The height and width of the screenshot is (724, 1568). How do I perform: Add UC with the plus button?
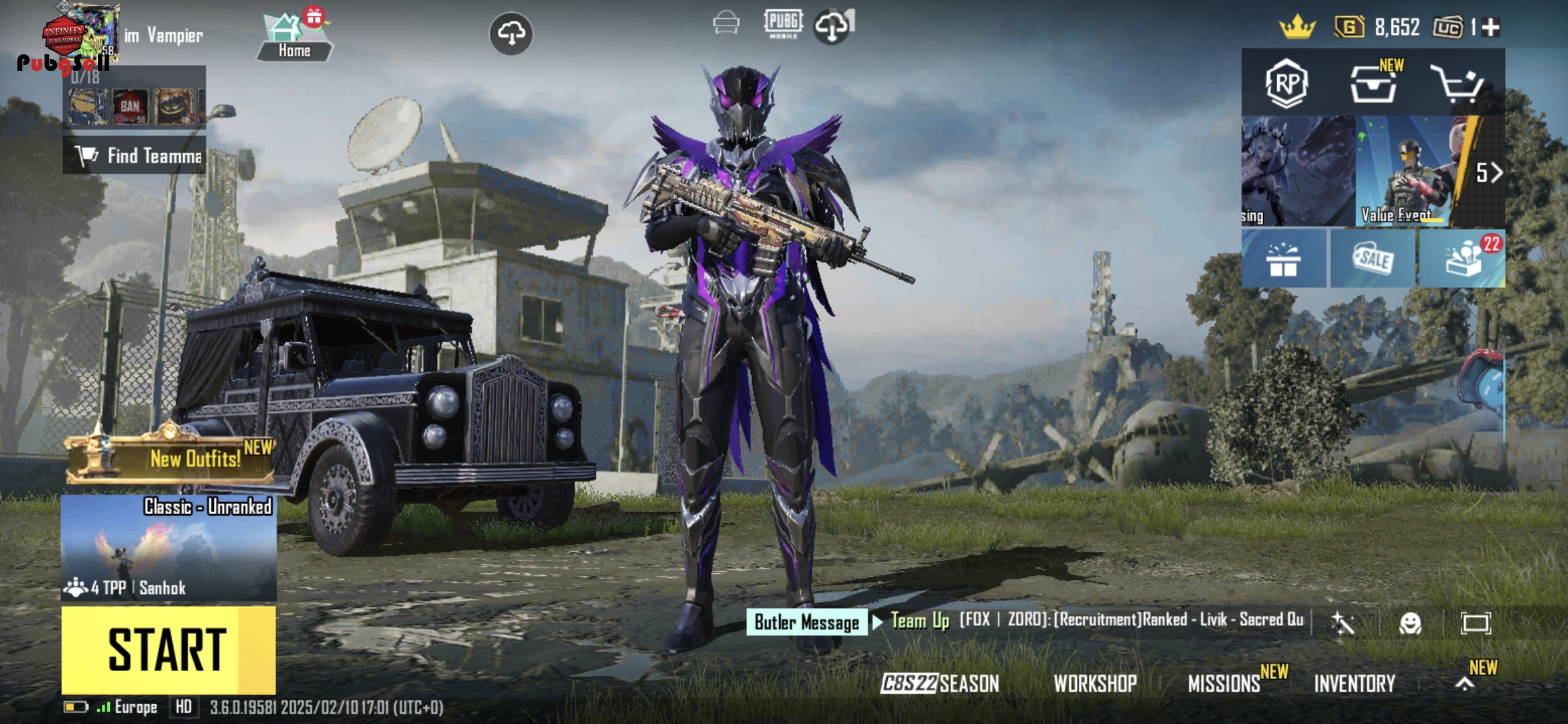coord(1491,27)
